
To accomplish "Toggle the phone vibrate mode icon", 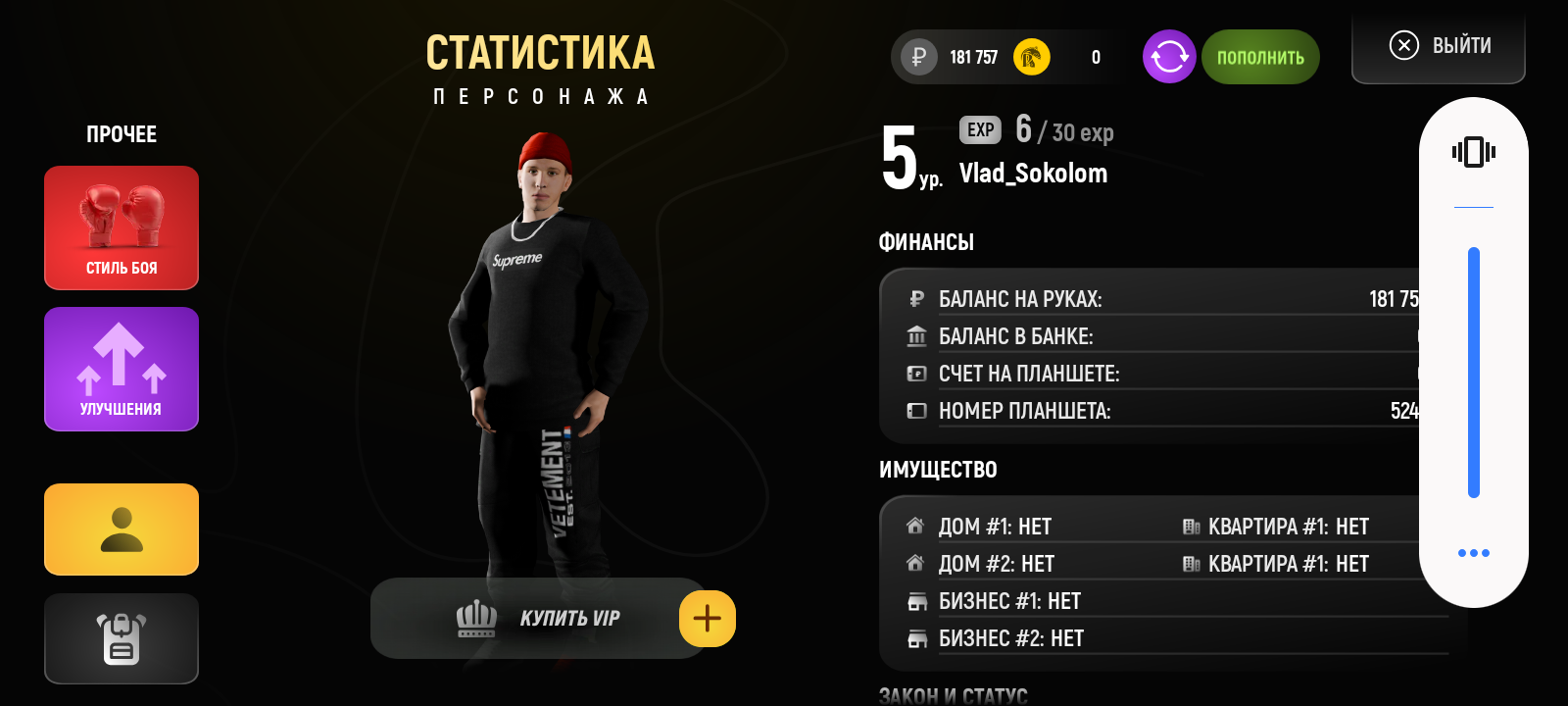I will [x=1473, y=152].
